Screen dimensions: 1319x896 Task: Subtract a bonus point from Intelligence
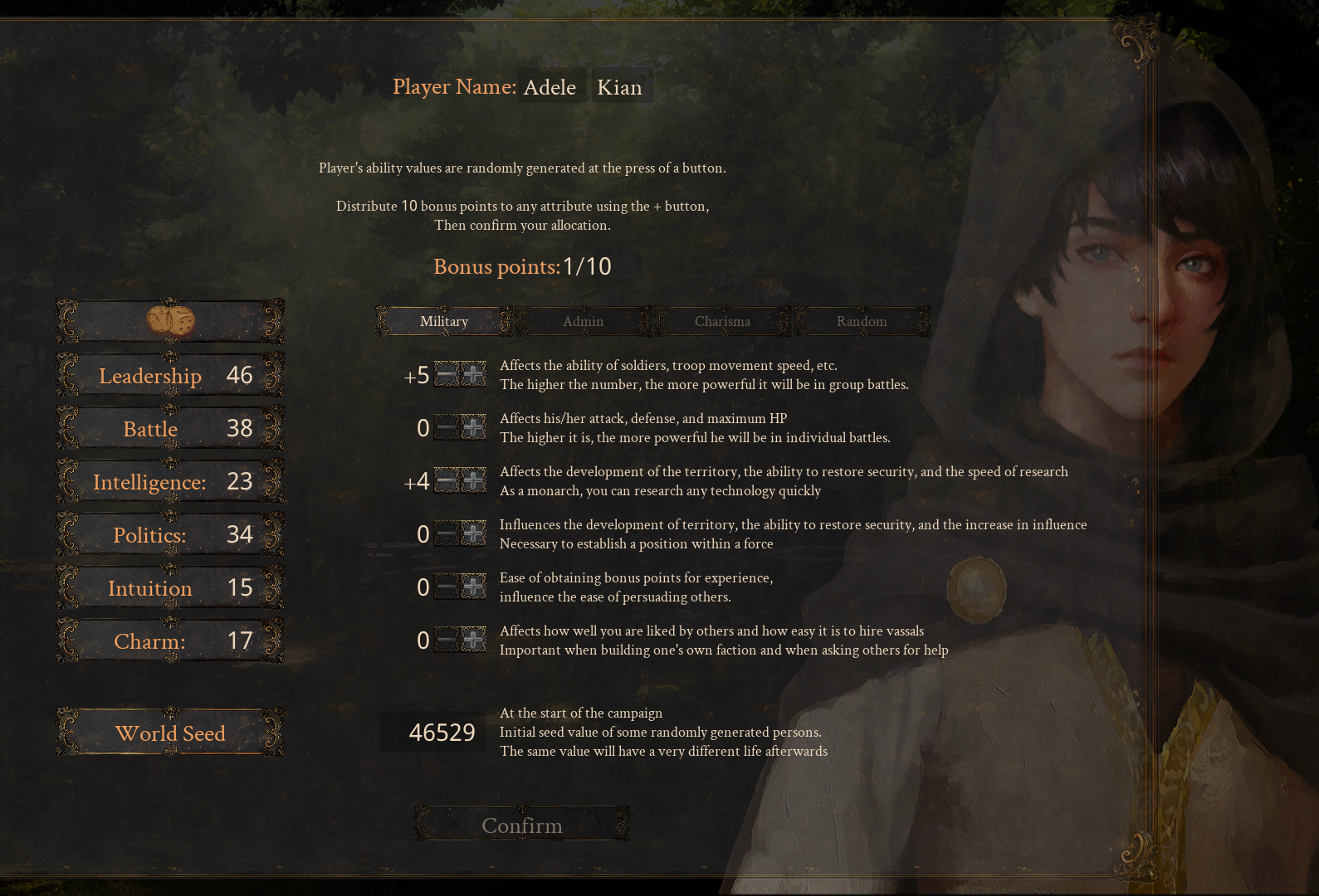click(x=447, y=481)
